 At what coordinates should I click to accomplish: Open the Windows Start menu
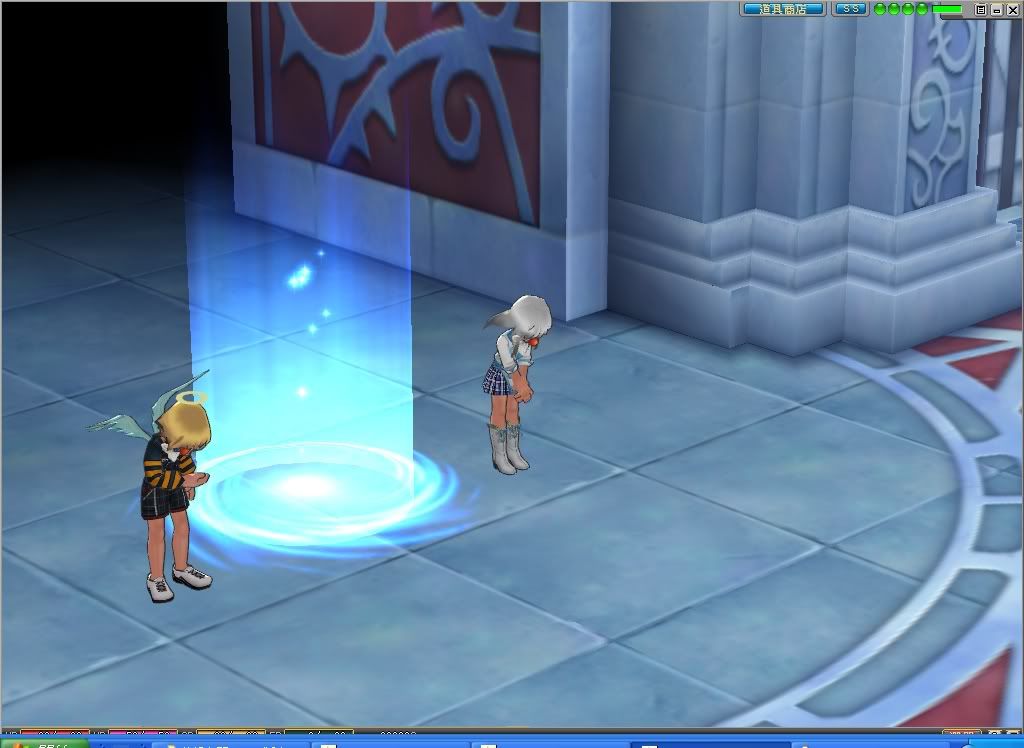[x=40, y=743]
